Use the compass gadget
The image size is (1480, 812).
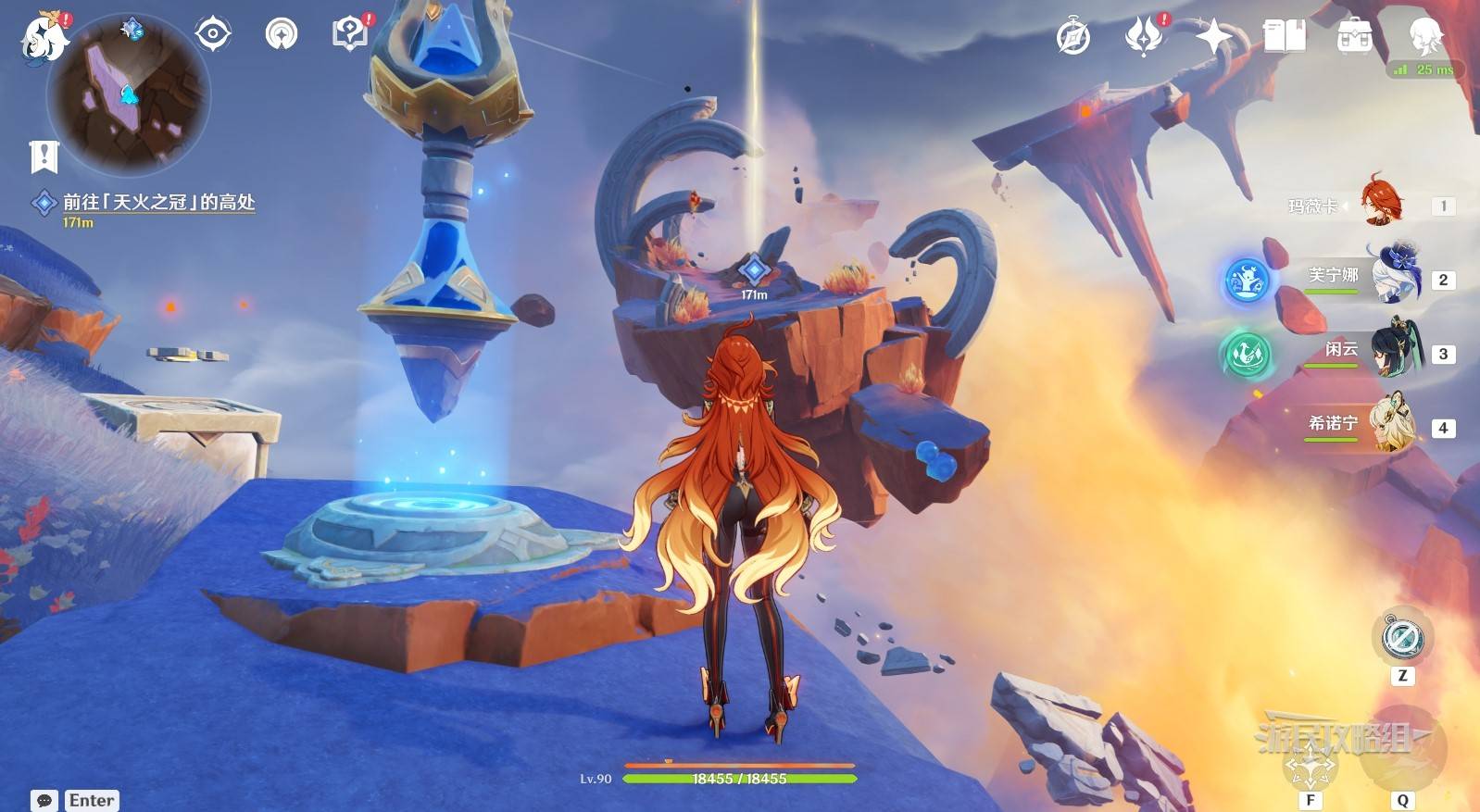click(1401, 638)
